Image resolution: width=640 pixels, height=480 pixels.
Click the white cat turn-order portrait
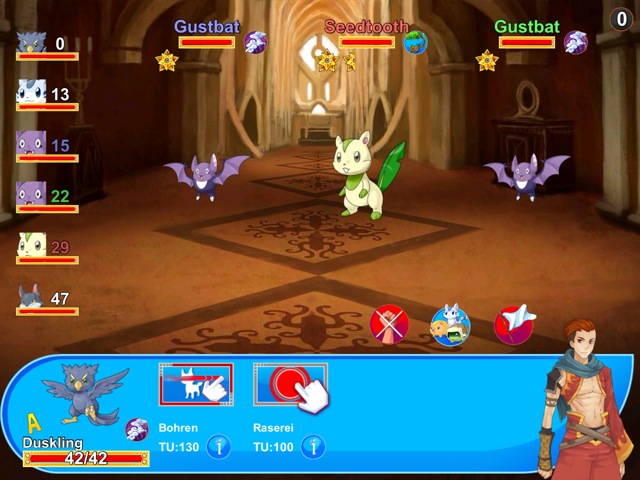31,94
